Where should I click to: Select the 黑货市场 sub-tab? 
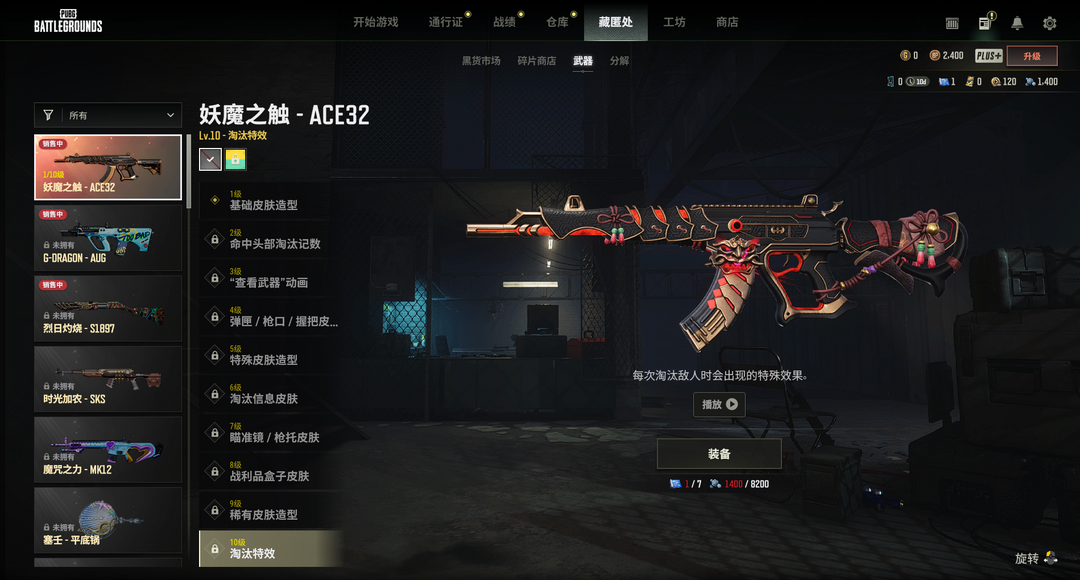pos(481,61)
